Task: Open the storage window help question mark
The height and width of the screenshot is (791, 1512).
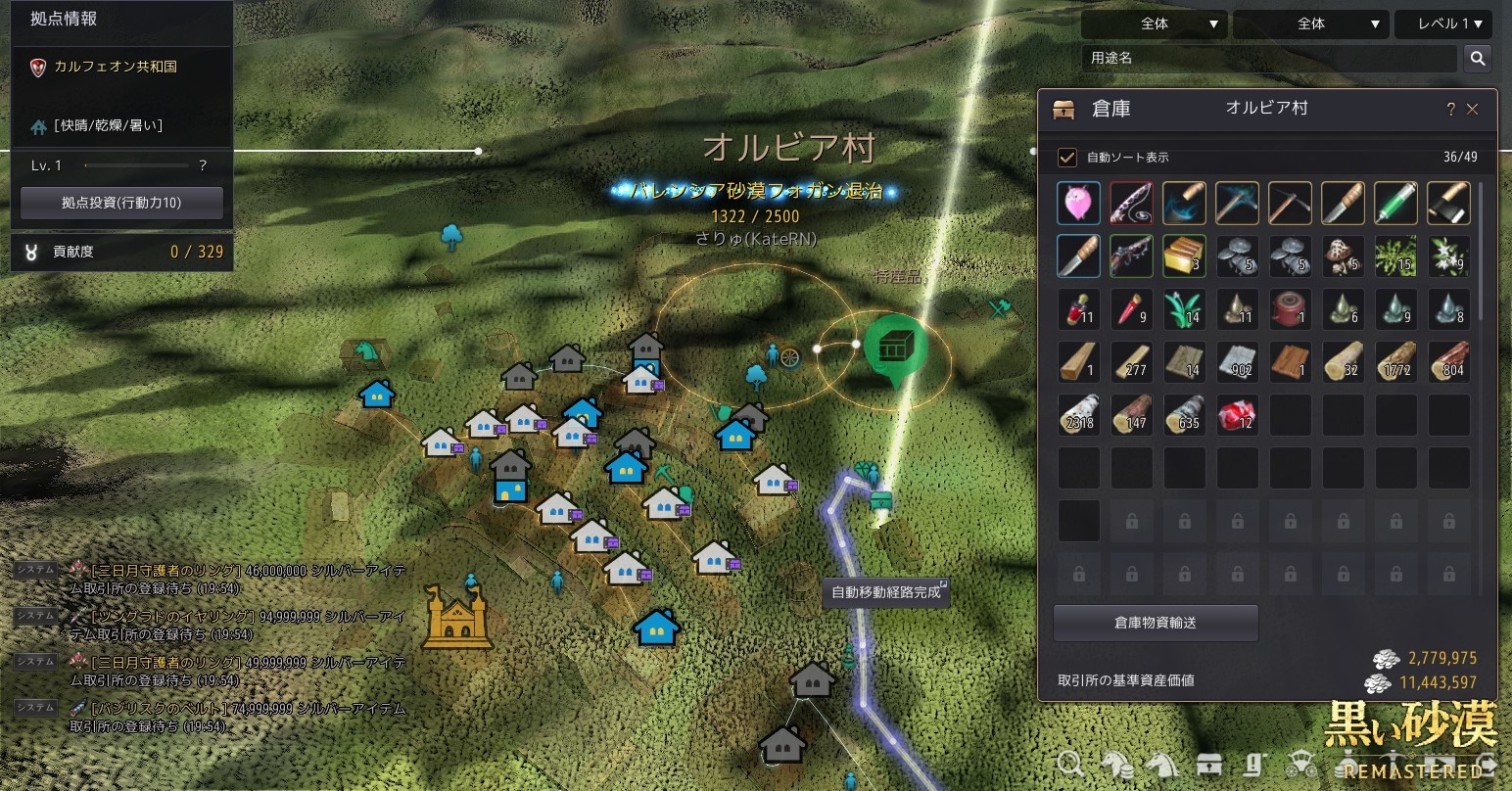Action: point(1450,110)
